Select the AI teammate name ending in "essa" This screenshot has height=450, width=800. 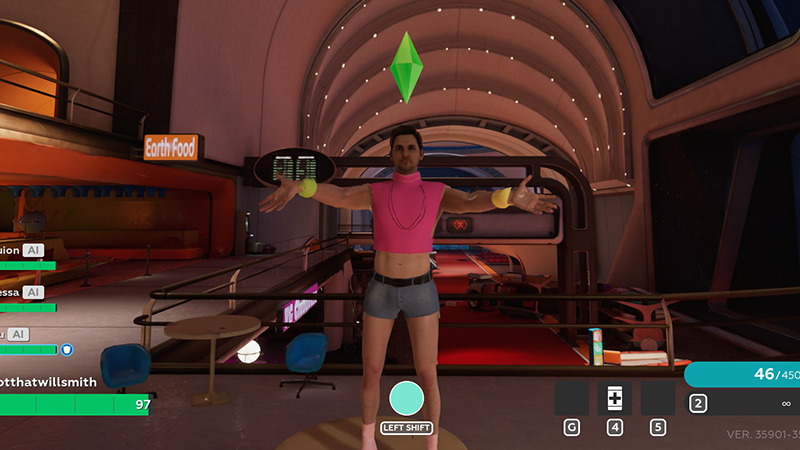[x=8, y=292]
